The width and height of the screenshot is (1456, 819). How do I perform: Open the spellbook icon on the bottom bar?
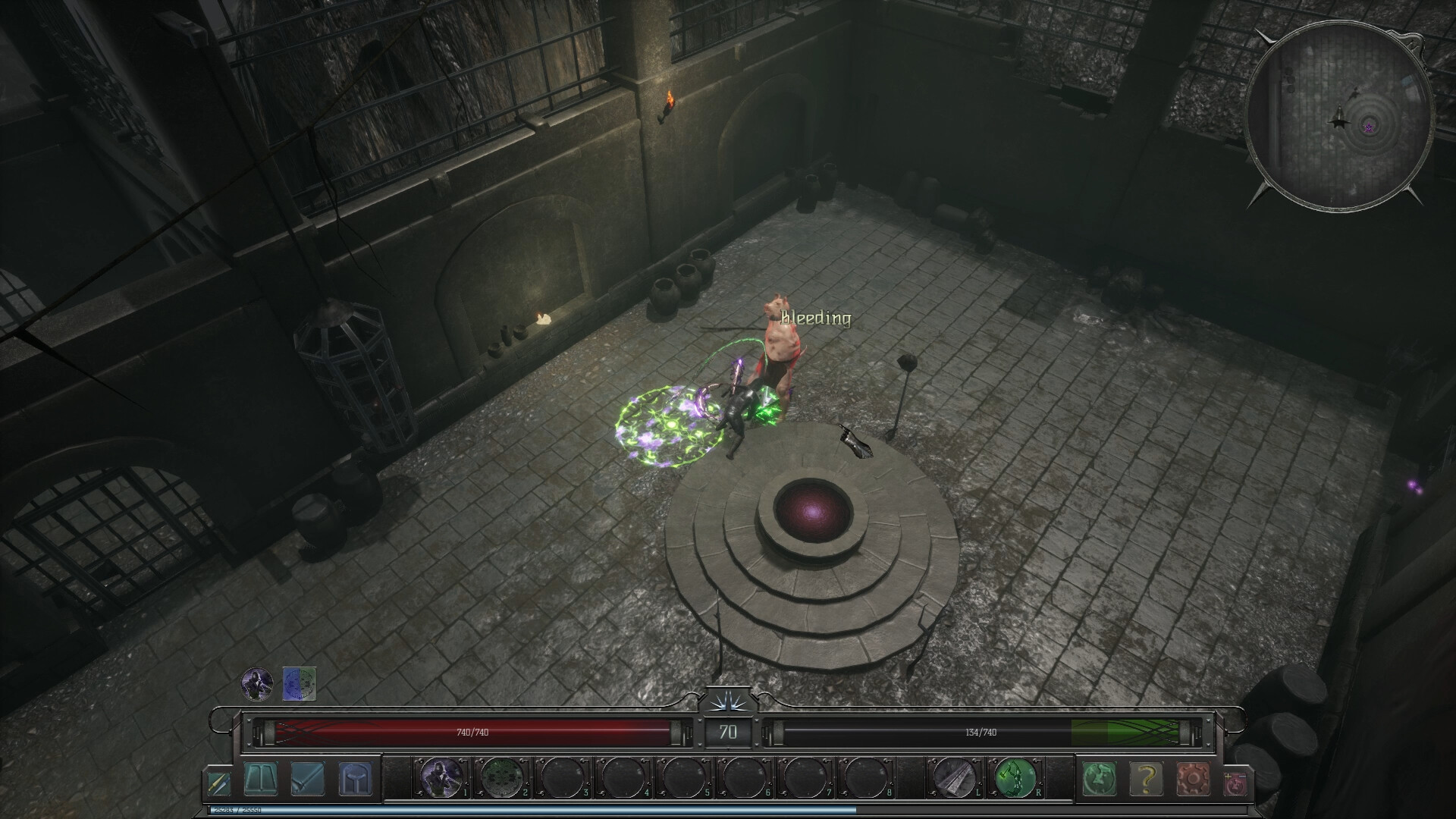(x=261, y=780)
